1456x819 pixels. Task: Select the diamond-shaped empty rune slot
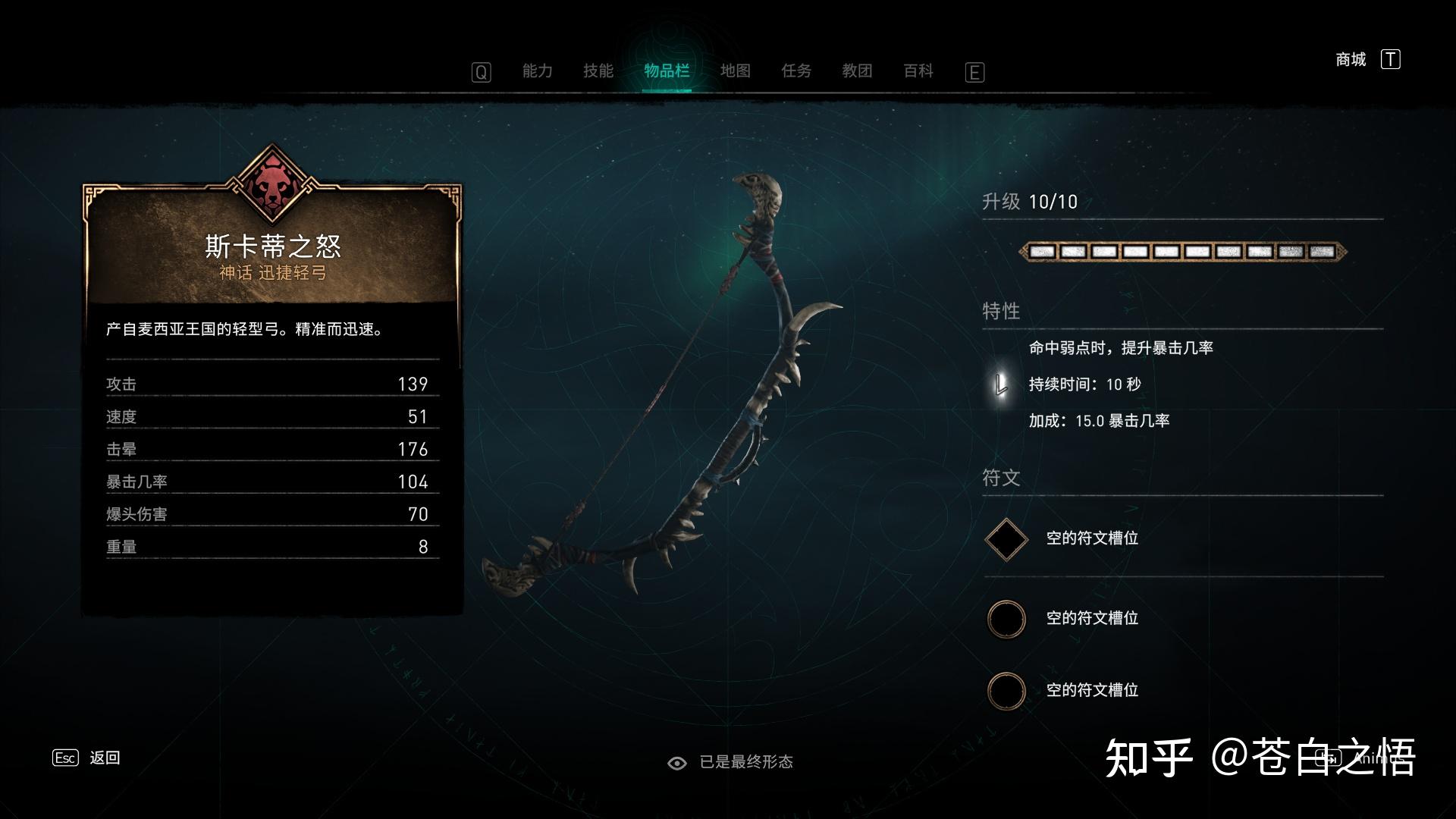tap(1006, 539)
